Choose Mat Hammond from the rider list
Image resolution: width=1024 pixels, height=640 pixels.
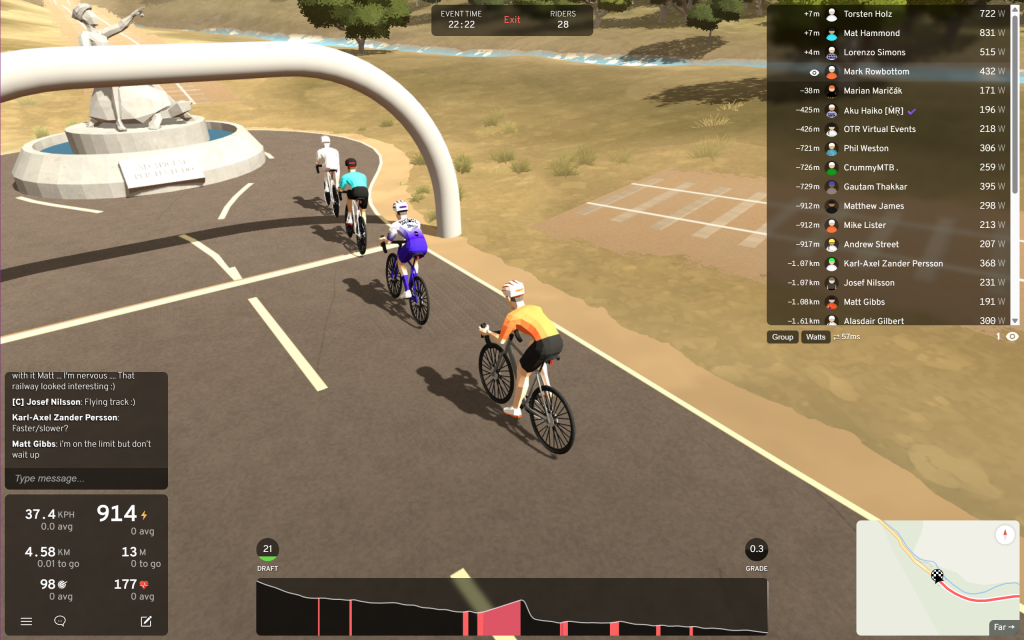pyautogui.click(x=892, y=33)
